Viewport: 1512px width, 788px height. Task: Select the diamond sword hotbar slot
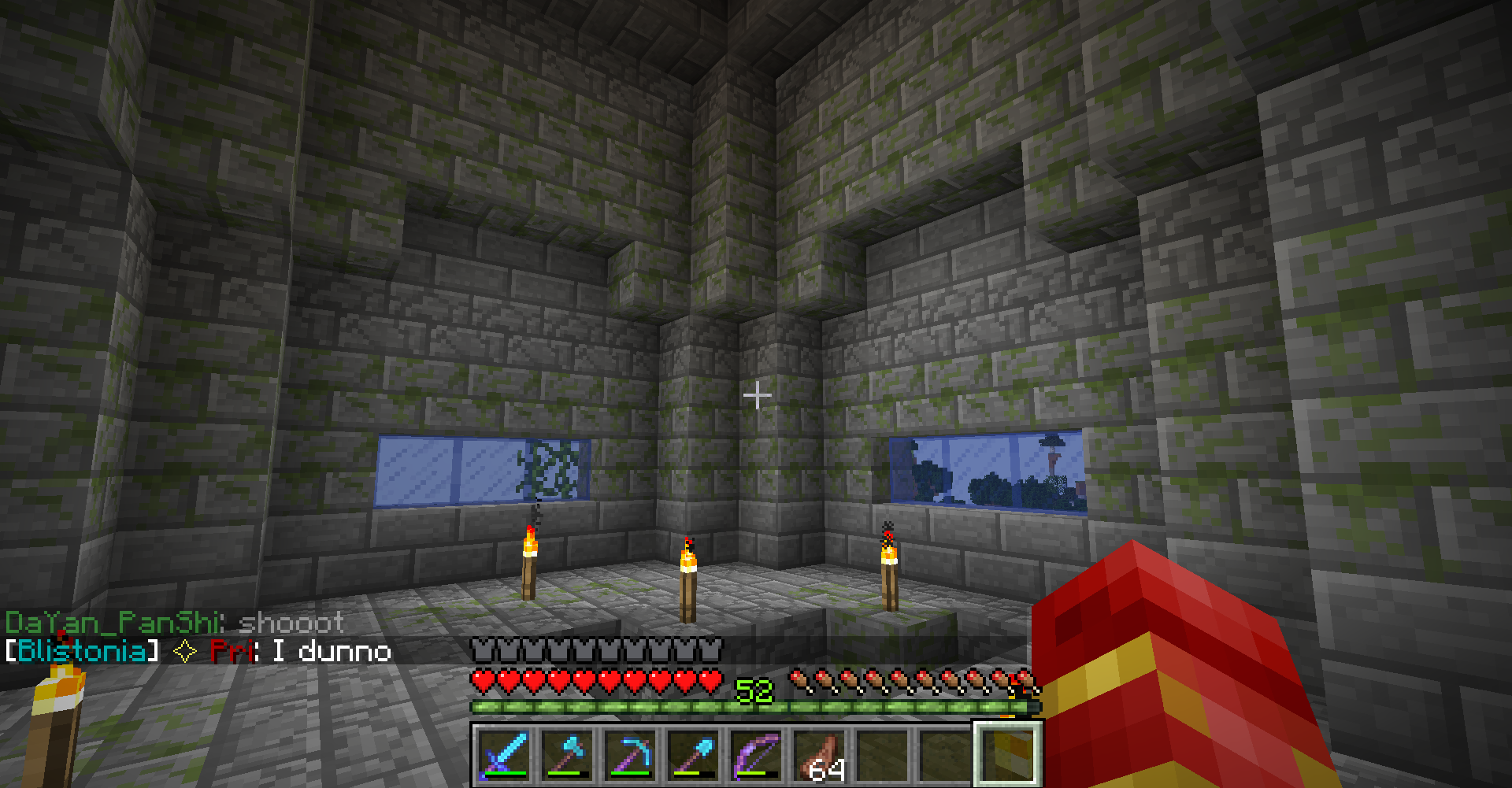click(504, 753)
